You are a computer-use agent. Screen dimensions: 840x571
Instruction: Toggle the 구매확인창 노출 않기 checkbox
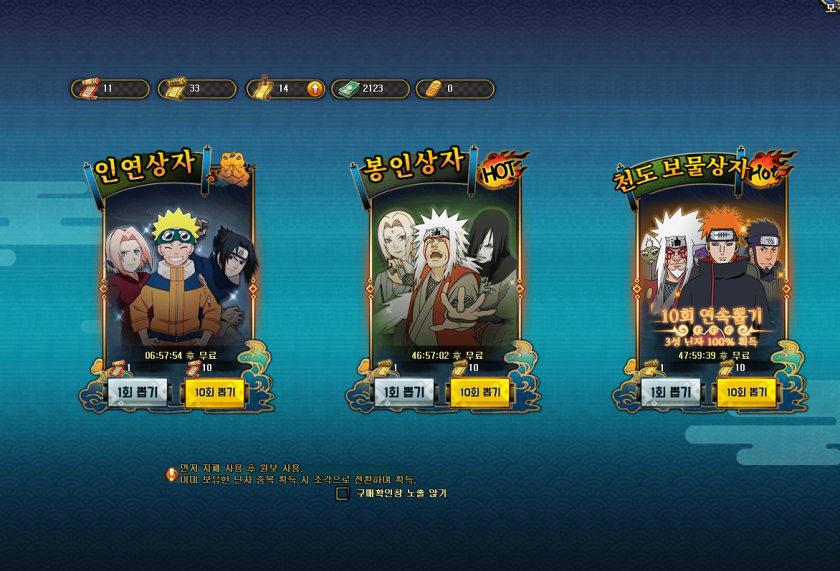click(342, 493)
